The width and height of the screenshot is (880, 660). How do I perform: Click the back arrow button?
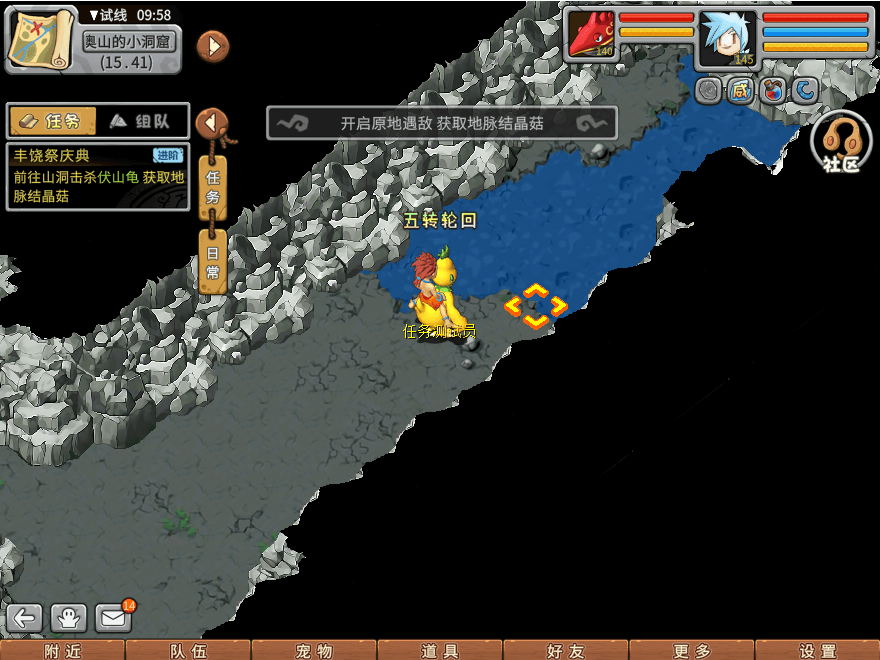point(26,617)
